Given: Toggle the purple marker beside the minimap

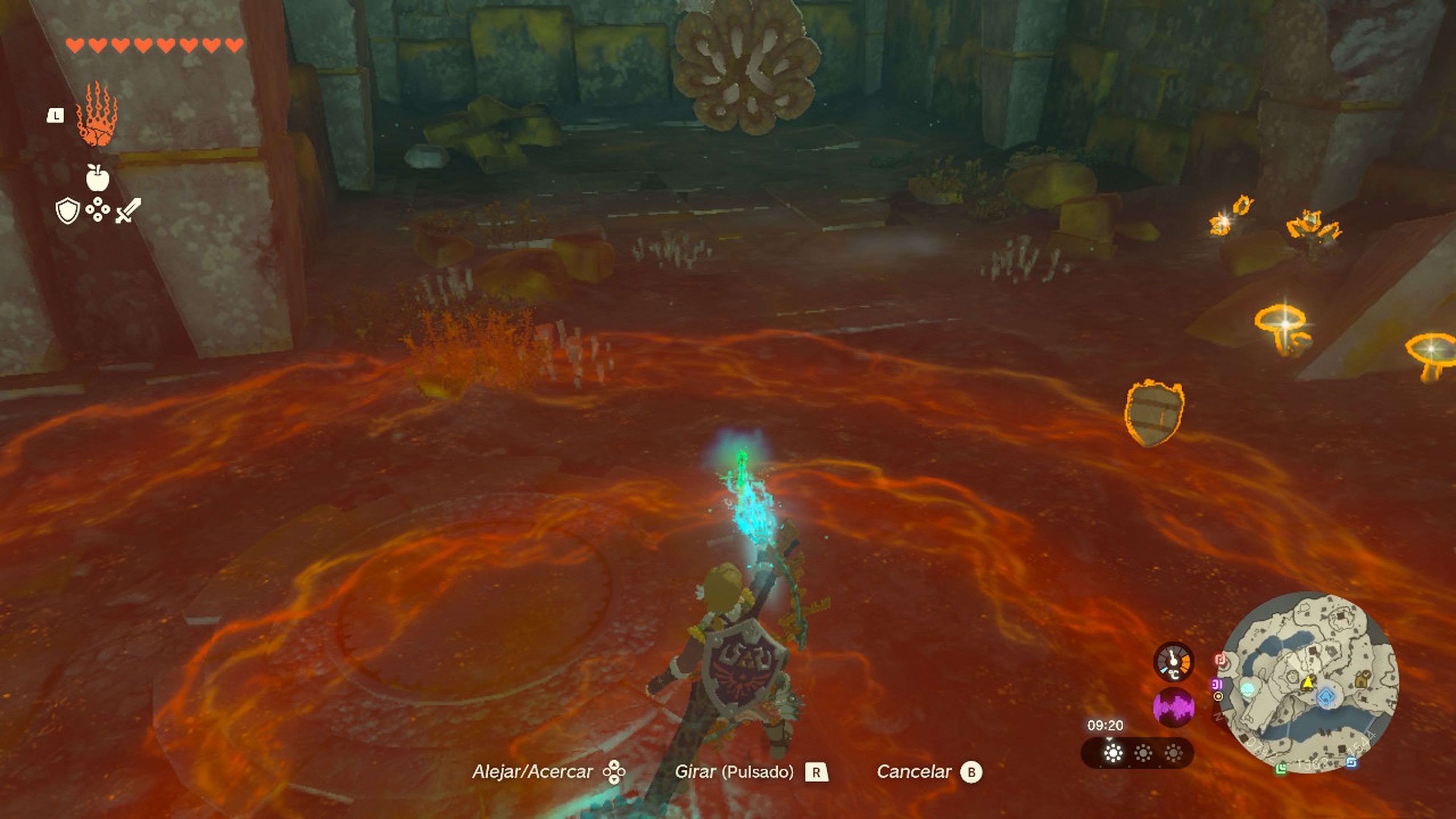Looking at the screenshot, I should pyautogui.click(x=1217, y=685).
